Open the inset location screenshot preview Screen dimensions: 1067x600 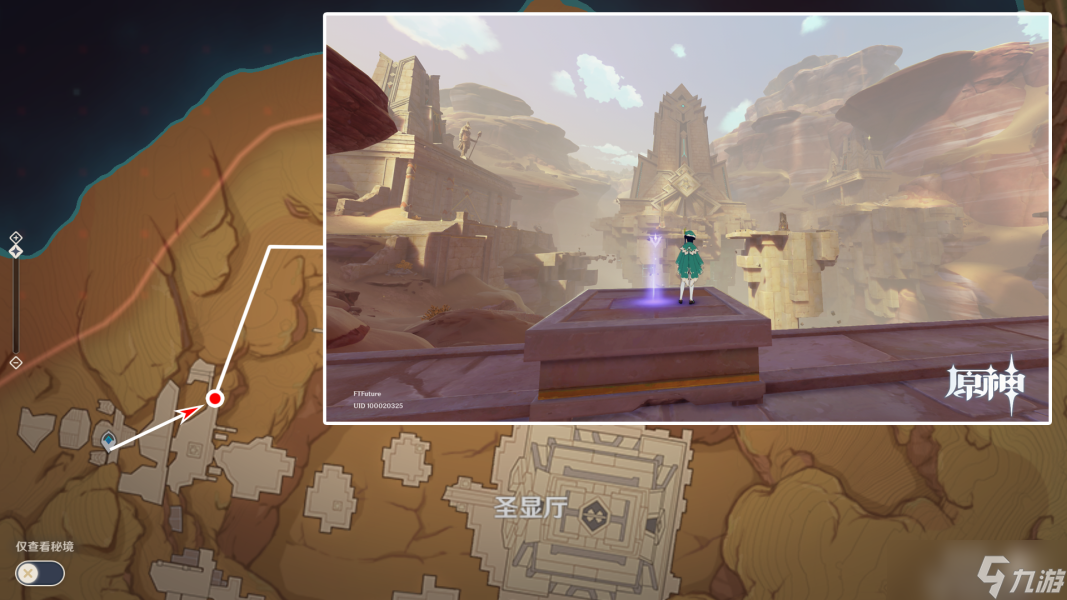point(687,218)
